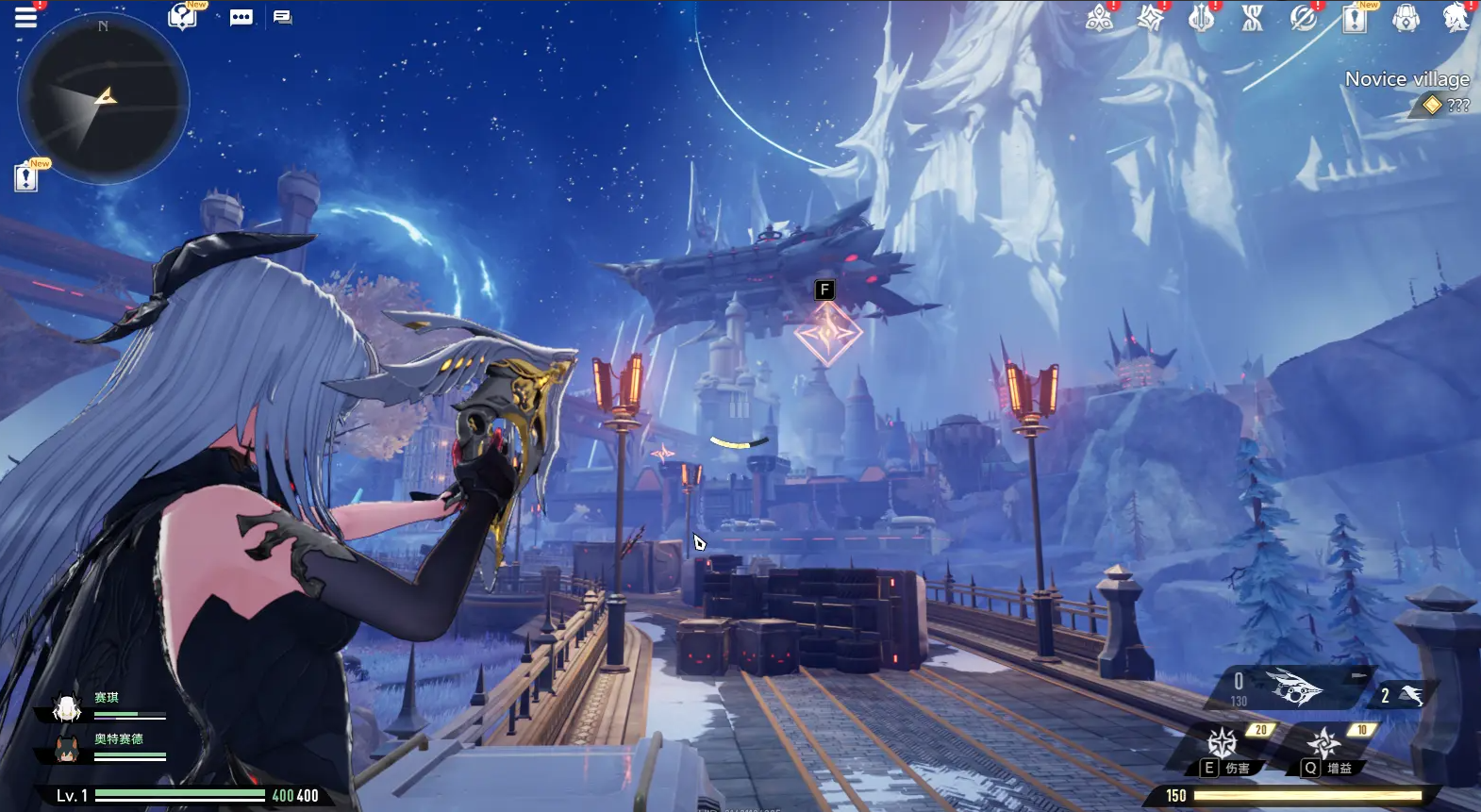Open the help icon marked New near minimap
This screenshot has width=1481, height=812.
(182, 19)
